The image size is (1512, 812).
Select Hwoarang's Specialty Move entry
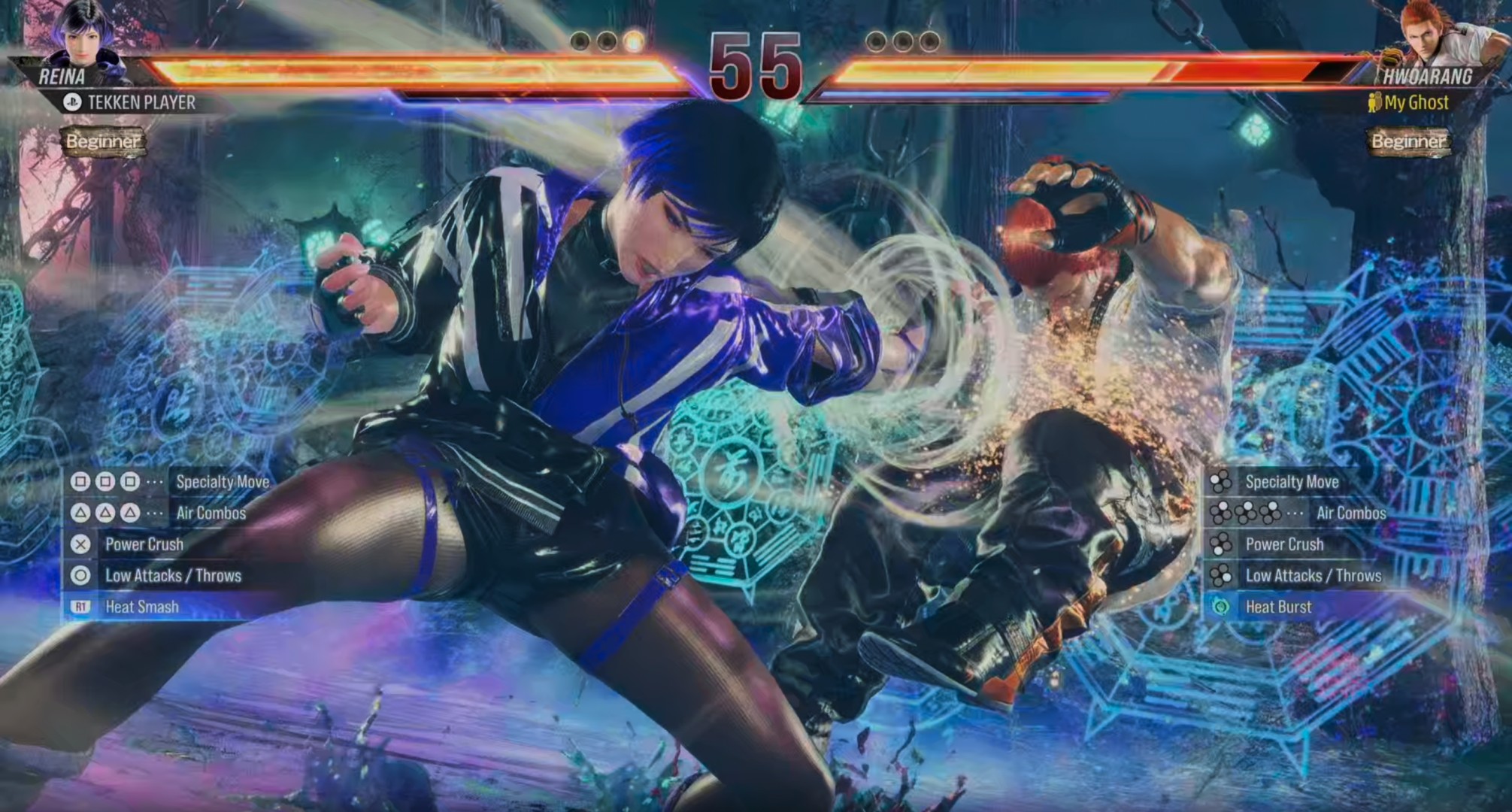(1291, 482)
